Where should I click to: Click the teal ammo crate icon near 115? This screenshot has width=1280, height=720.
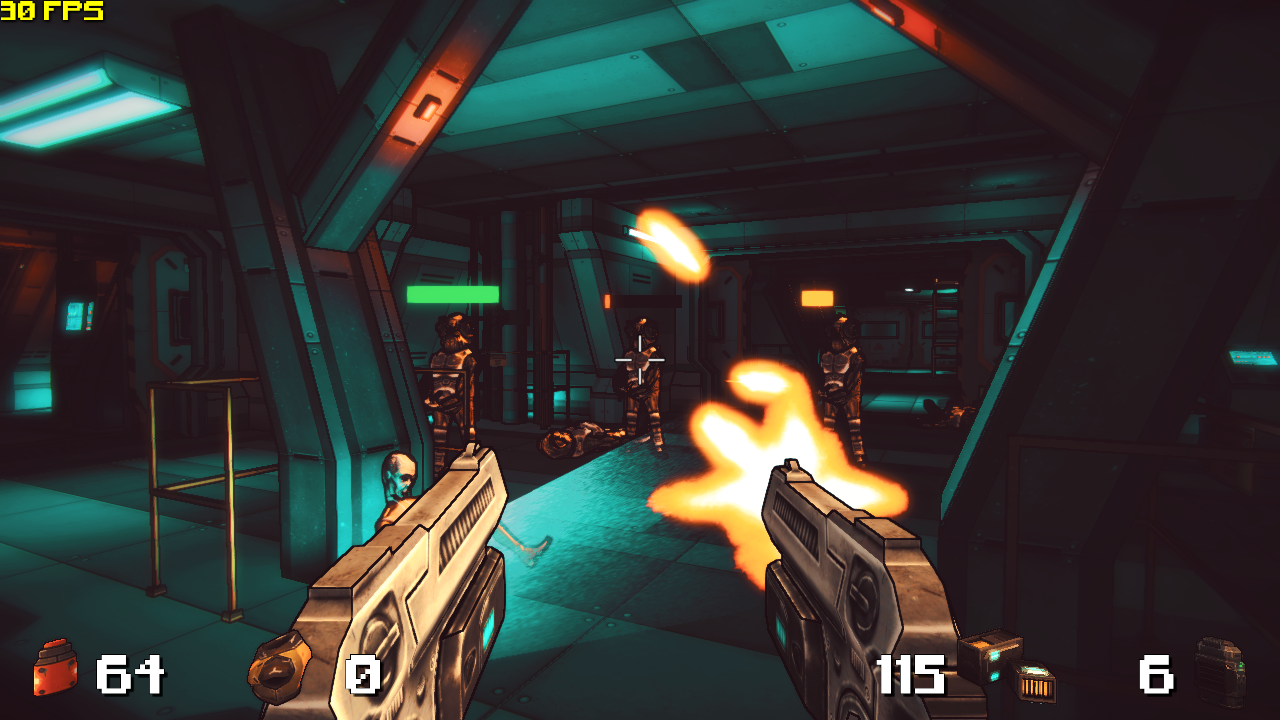(x=985, y=655)
